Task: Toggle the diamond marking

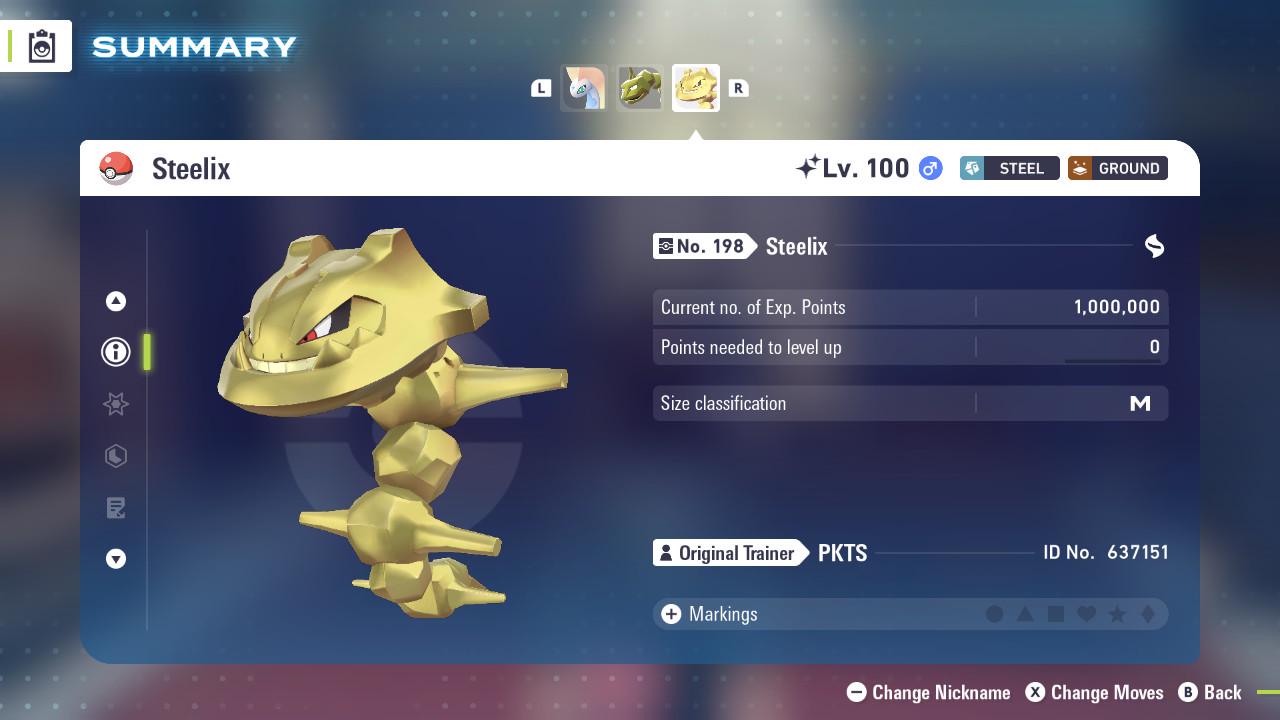Action: click(1148, 614)
